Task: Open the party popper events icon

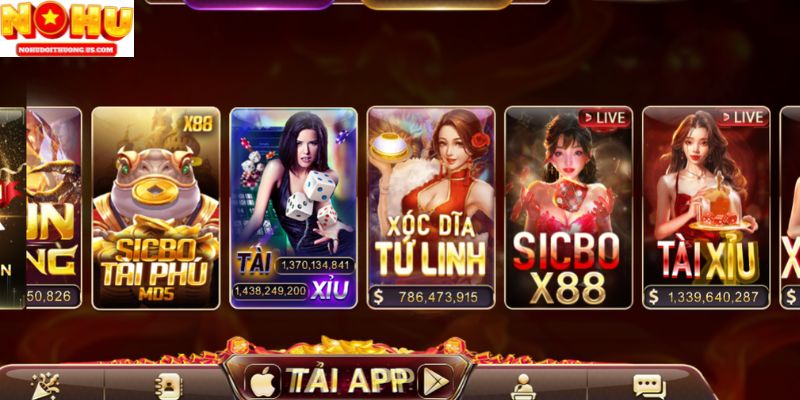Action: (x=46, y=385)
